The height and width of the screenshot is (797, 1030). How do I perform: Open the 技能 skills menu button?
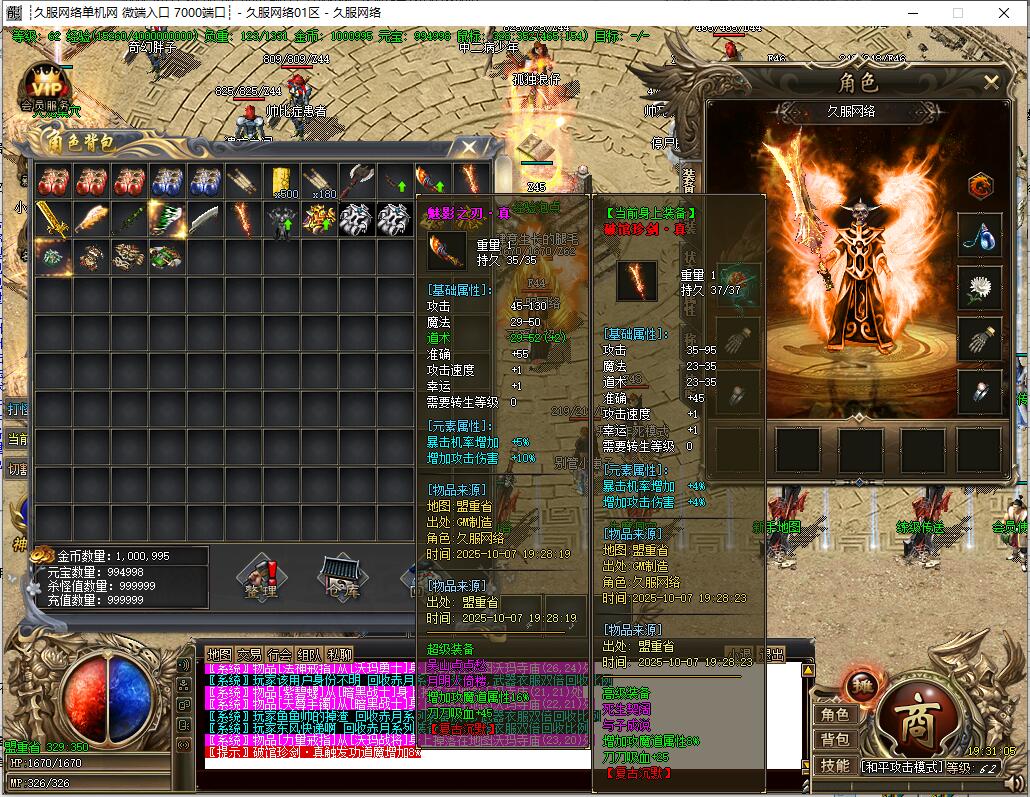click(835, 764)
